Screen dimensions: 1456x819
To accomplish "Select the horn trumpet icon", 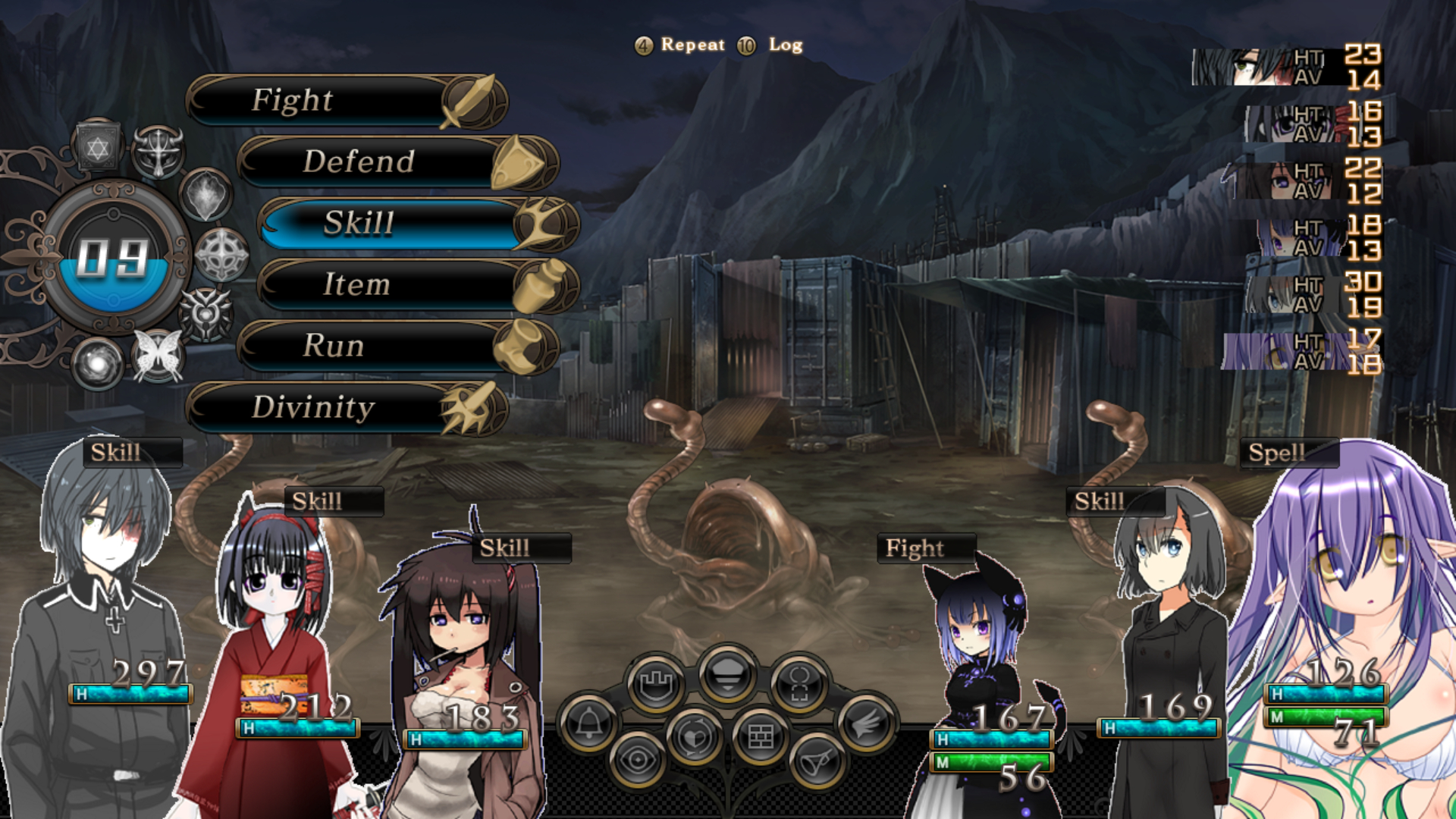I will point(817,761).
